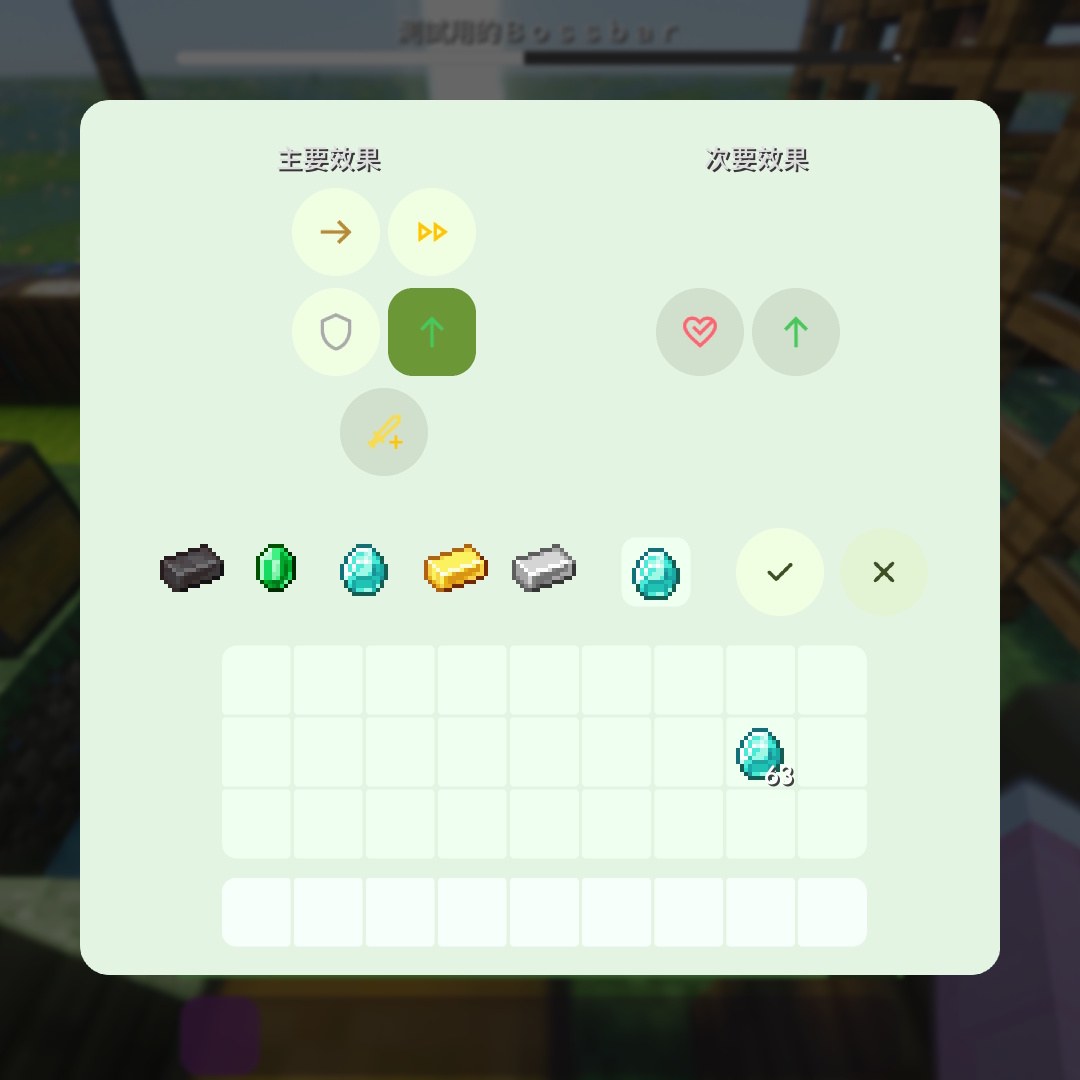Confirm the beacon effects with the checkmark
Viewport: 1080px width, 1080px height.
(780, 572)
